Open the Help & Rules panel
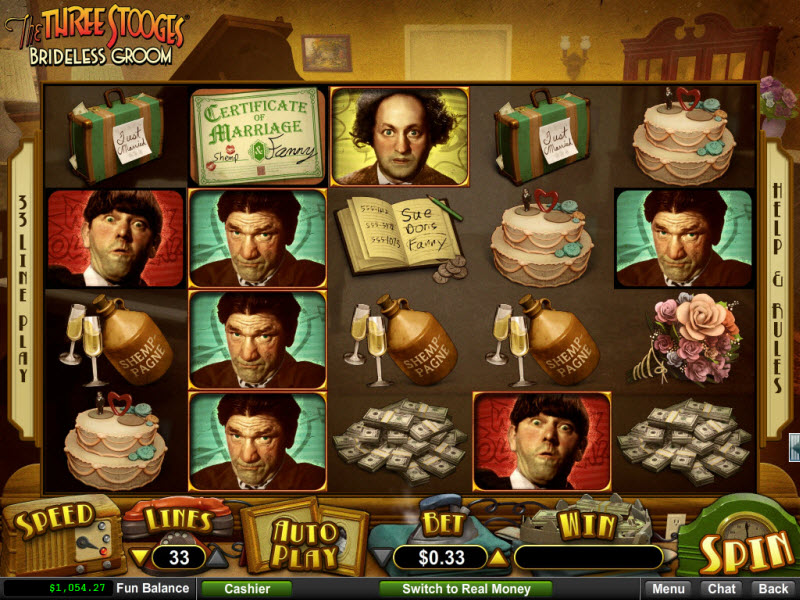 tap(777, 287)
